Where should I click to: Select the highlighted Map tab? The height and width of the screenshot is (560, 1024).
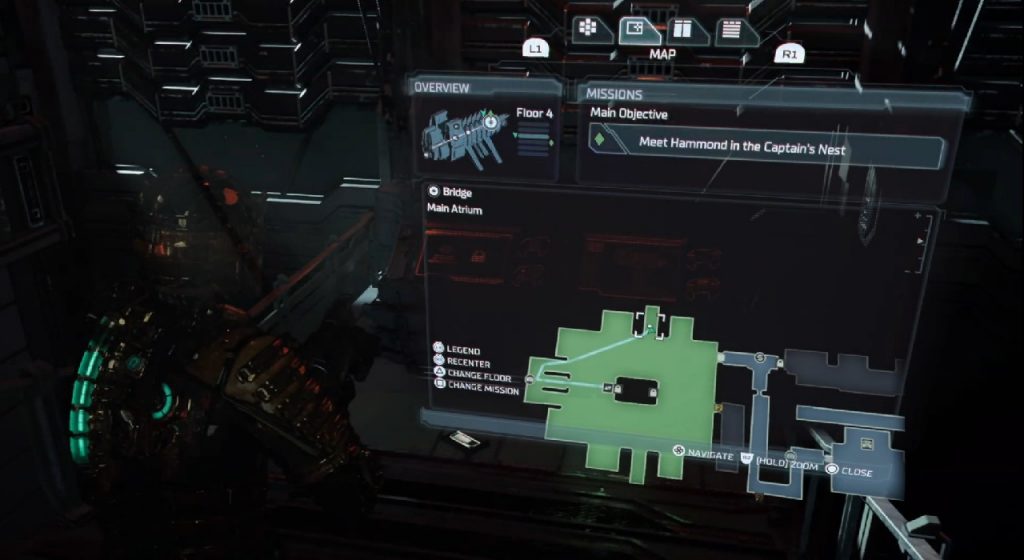637,31
